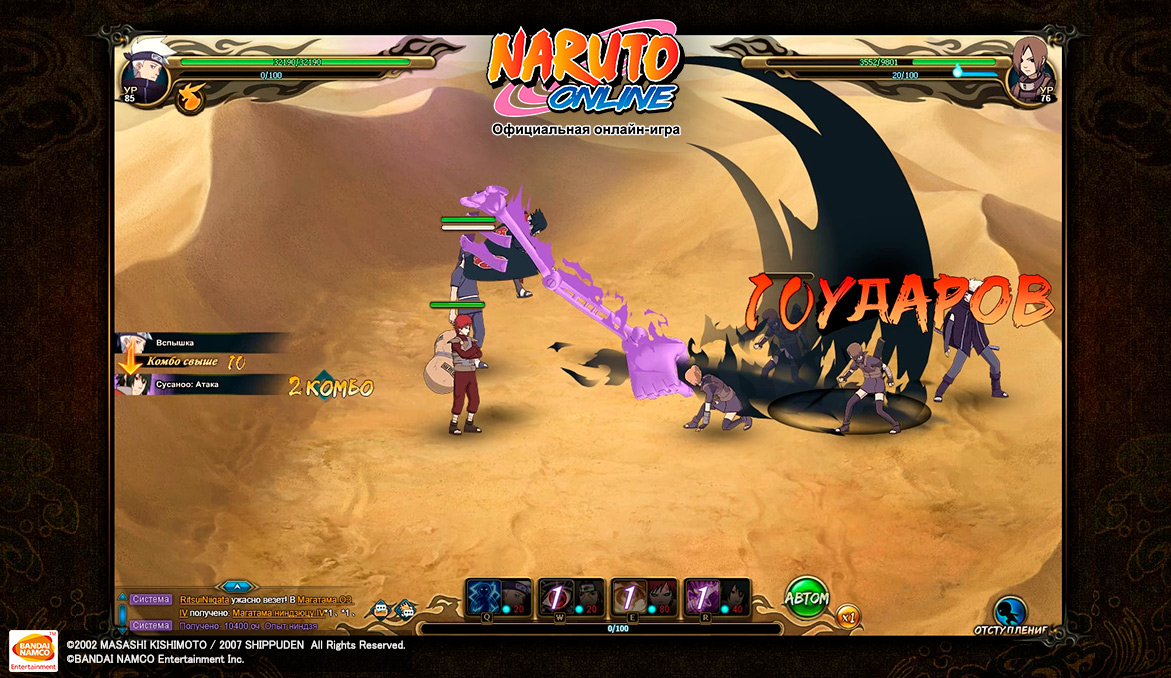This screenshot has width=1171, height=678.
Task: Retreat from battle using the Отступление button
Action: [x=1011, y=614]
